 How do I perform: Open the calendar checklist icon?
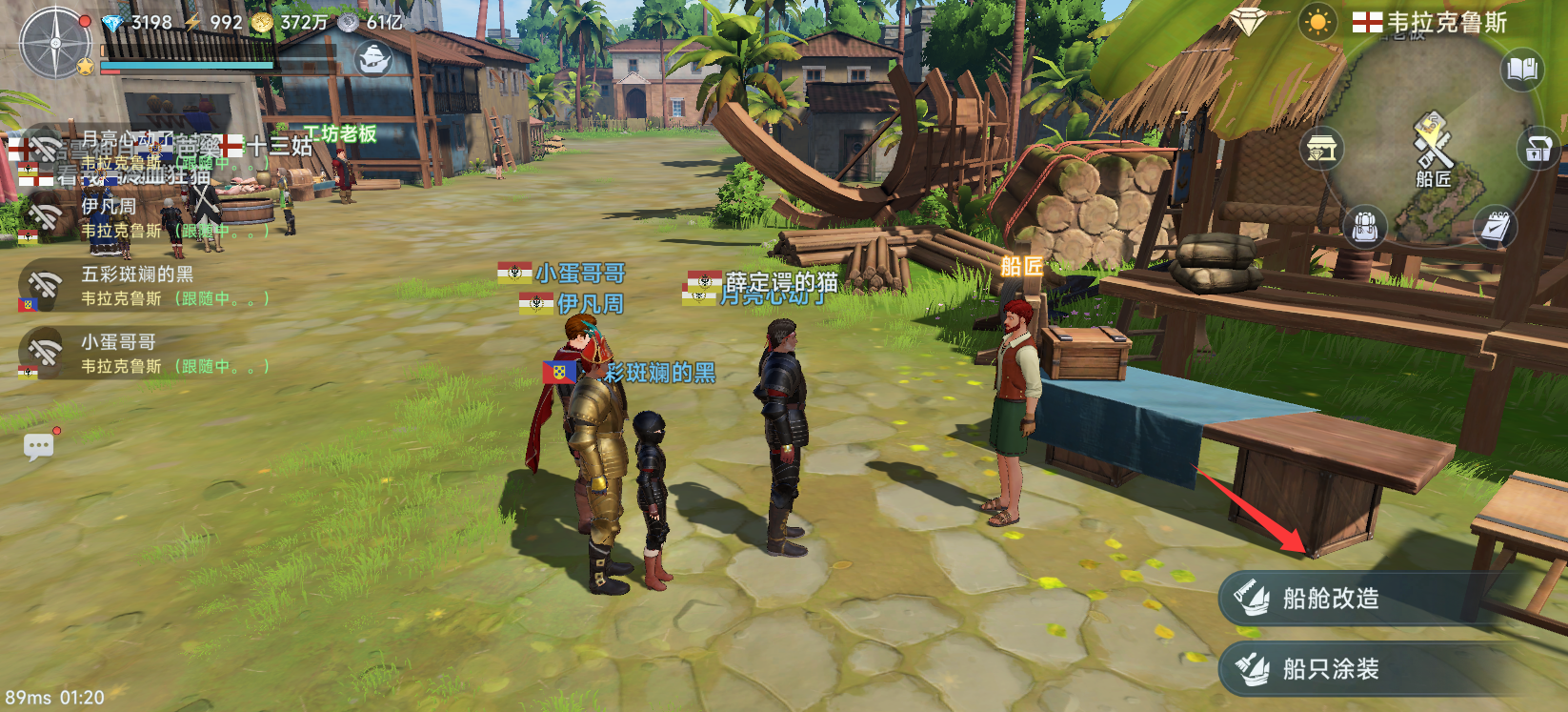click(1495, 227)
